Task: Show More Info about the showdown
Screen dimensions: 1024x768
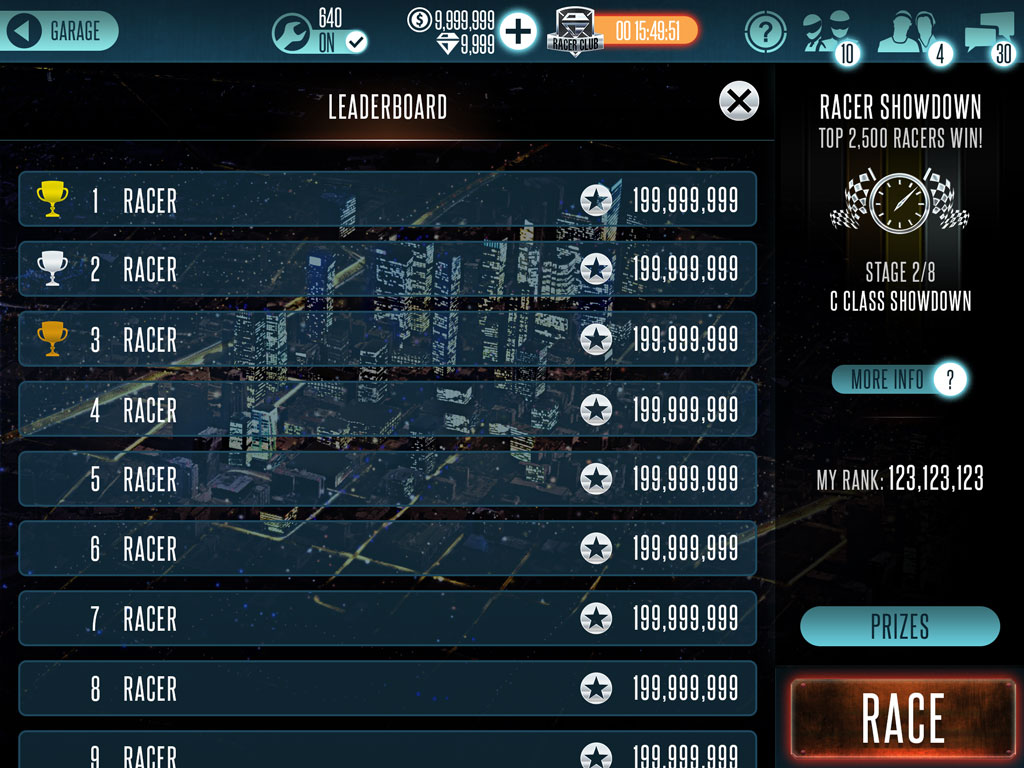Action: 899,379
